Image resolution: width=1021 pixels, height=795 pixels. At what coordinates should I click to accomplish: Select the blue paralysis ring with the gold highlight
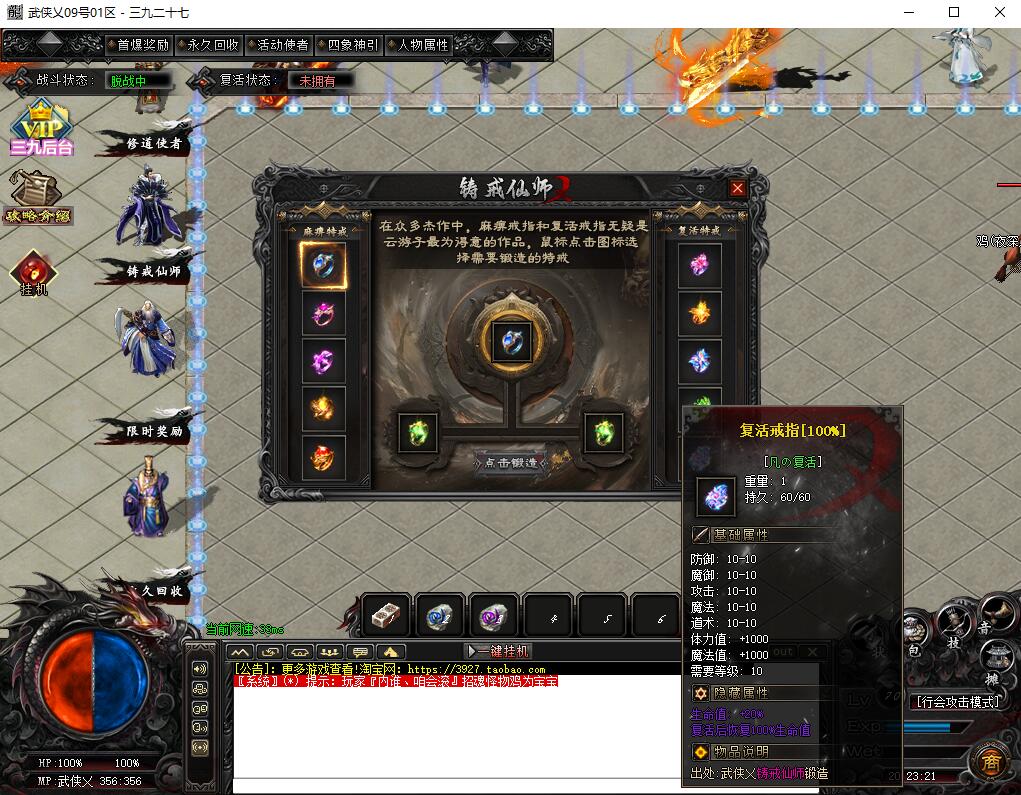(x=323, y=266)
